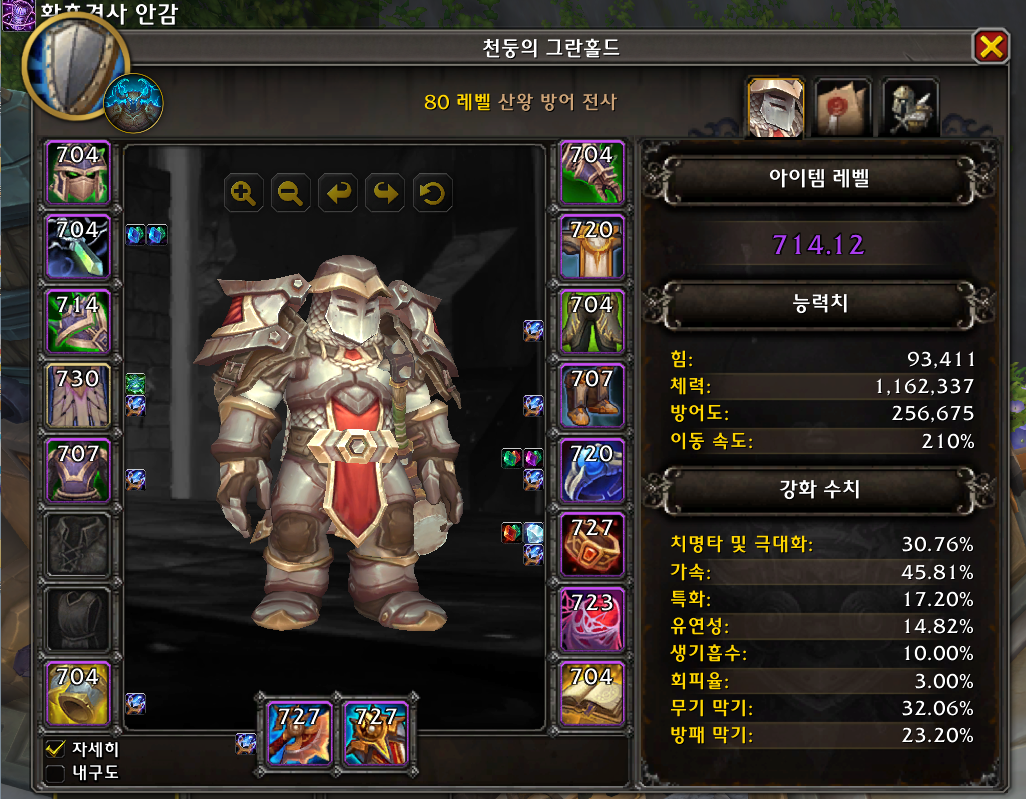Select the 704 helmet slot
Screen dimensions: 1026x799
(x=78, y=173)
